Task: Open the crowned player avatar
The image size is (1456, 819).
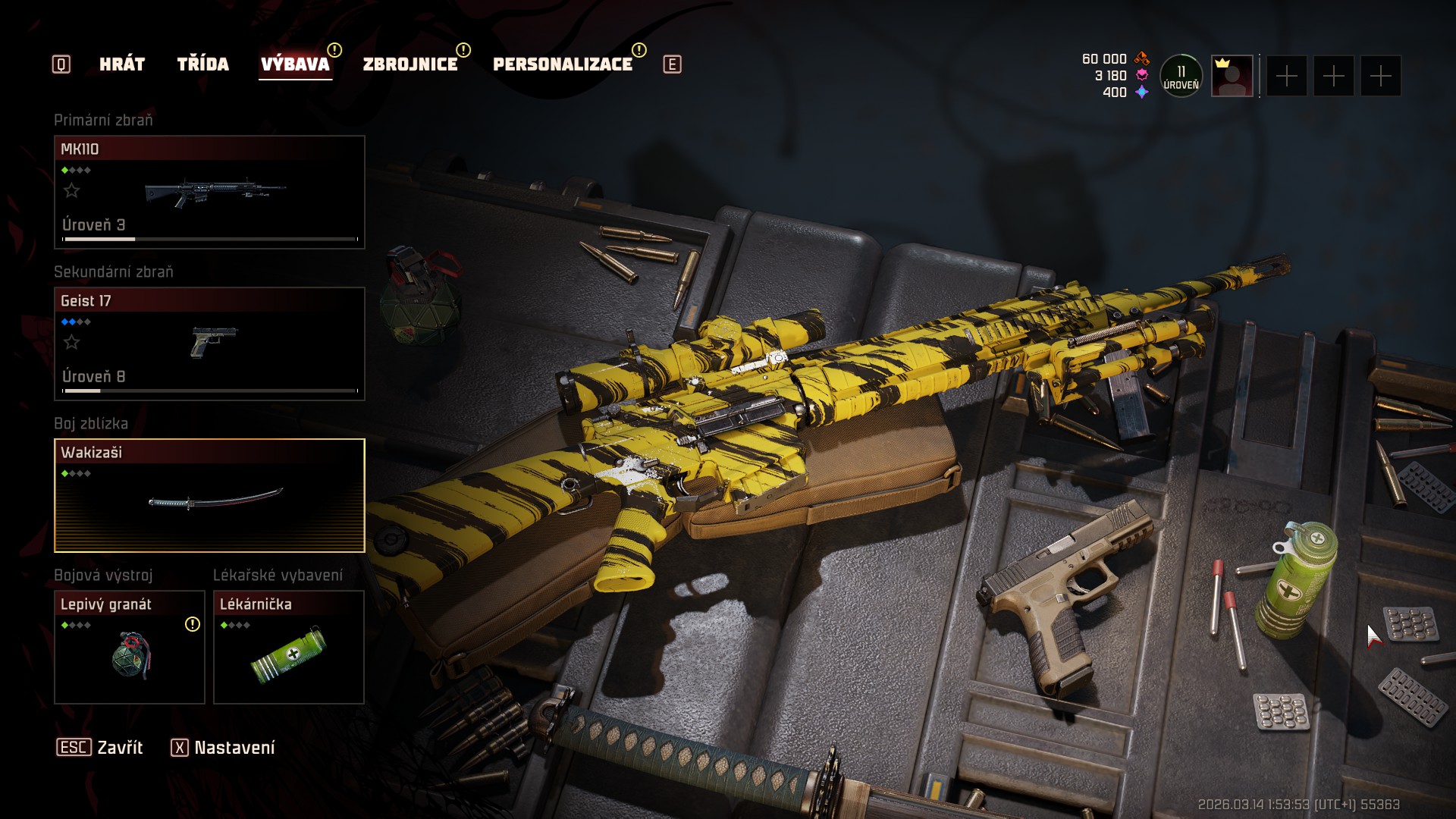Action: [x=1232, y=76]
